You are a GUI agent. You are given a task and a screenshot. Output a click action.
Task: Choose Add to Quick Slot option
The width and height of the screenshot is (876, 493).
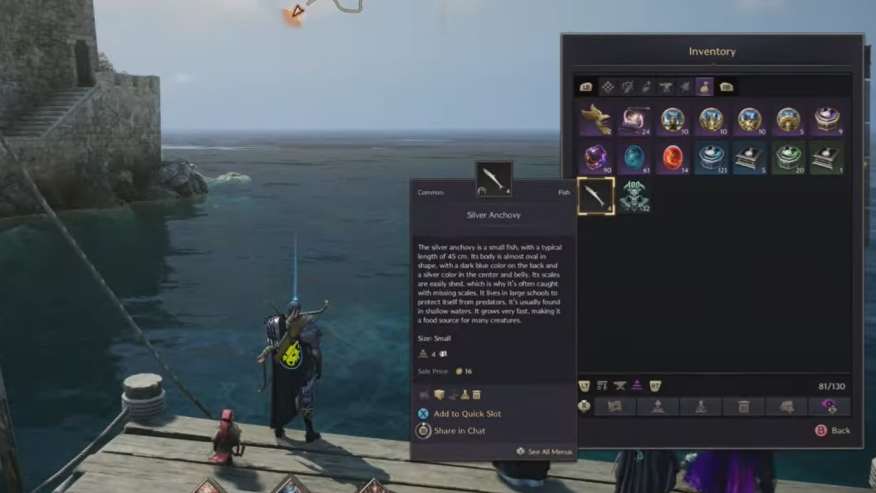[467, 413]
